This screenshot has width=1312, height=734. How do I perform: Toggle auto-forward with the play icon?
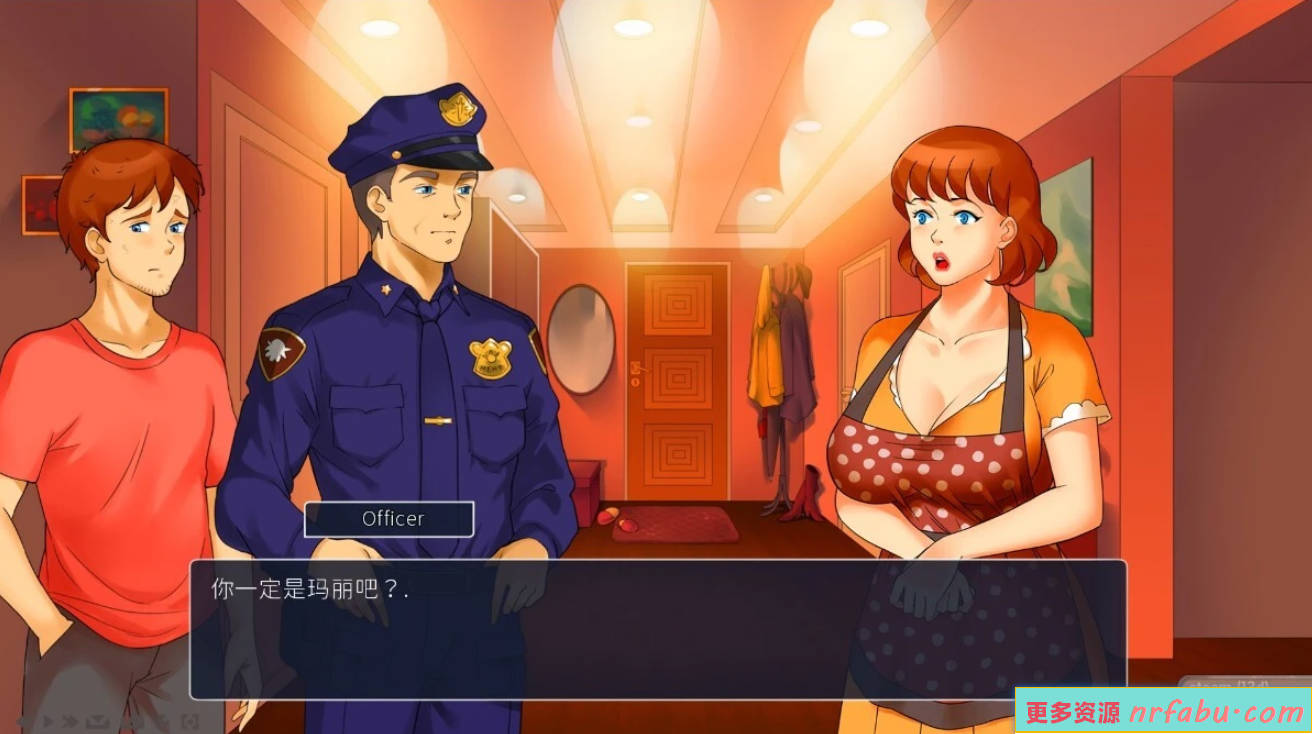(48, 721)
